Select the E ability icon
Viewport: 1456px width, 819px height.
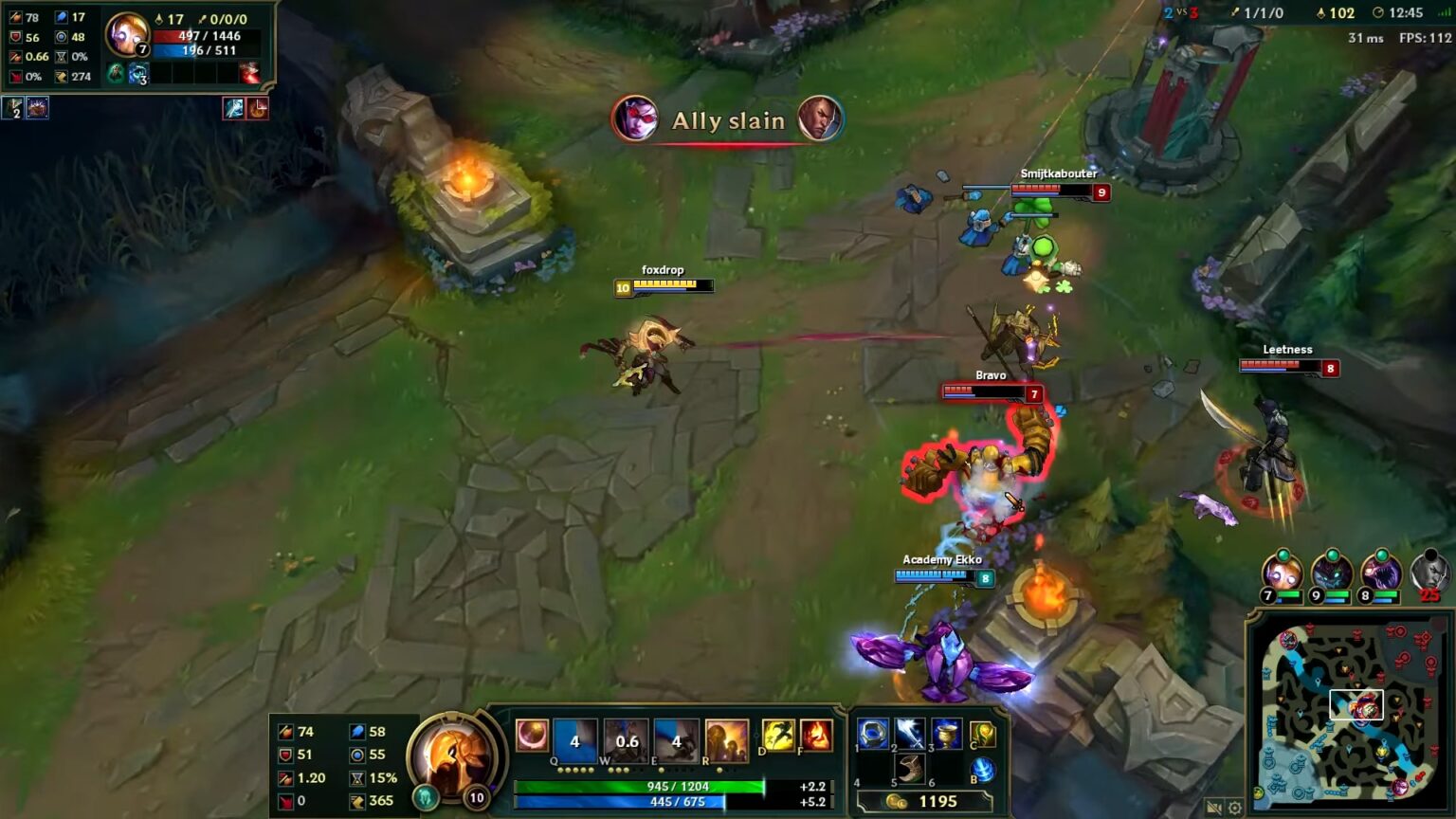676,737
